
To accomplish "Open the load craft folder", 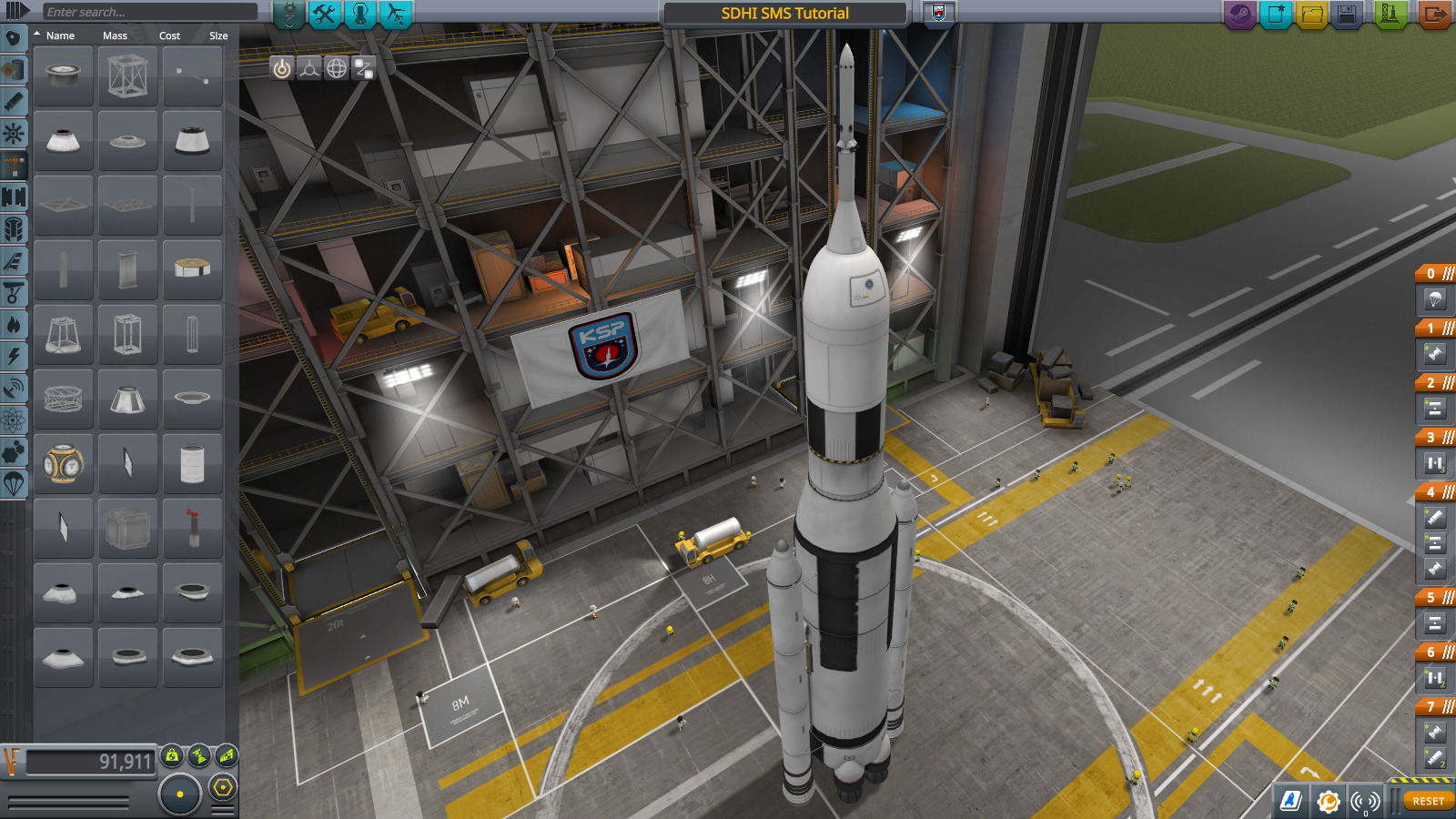I will coord(1311,15).
